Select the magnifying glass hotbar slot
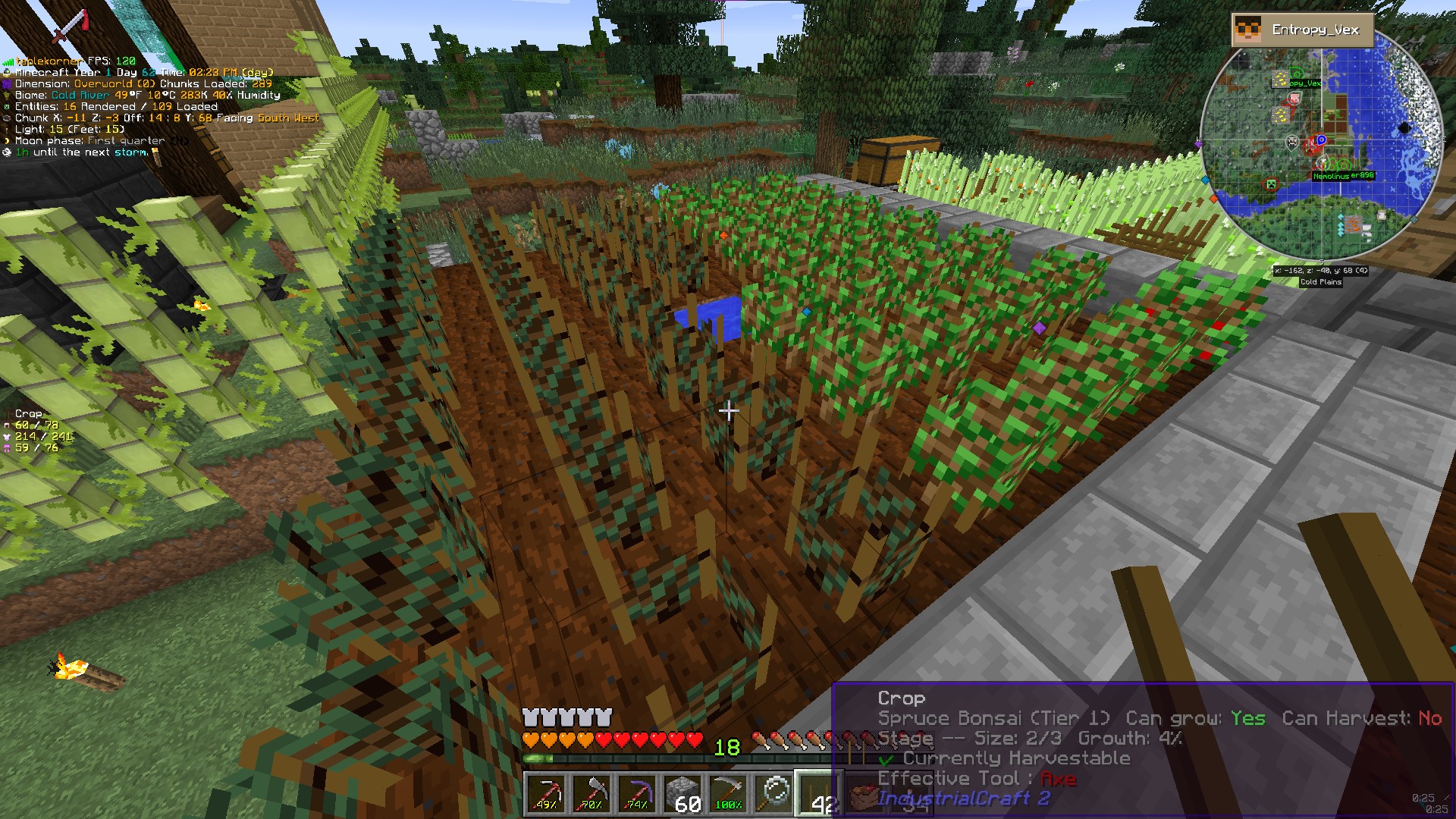This screenshot has height=819, width=1456. [x=774, y=793]
